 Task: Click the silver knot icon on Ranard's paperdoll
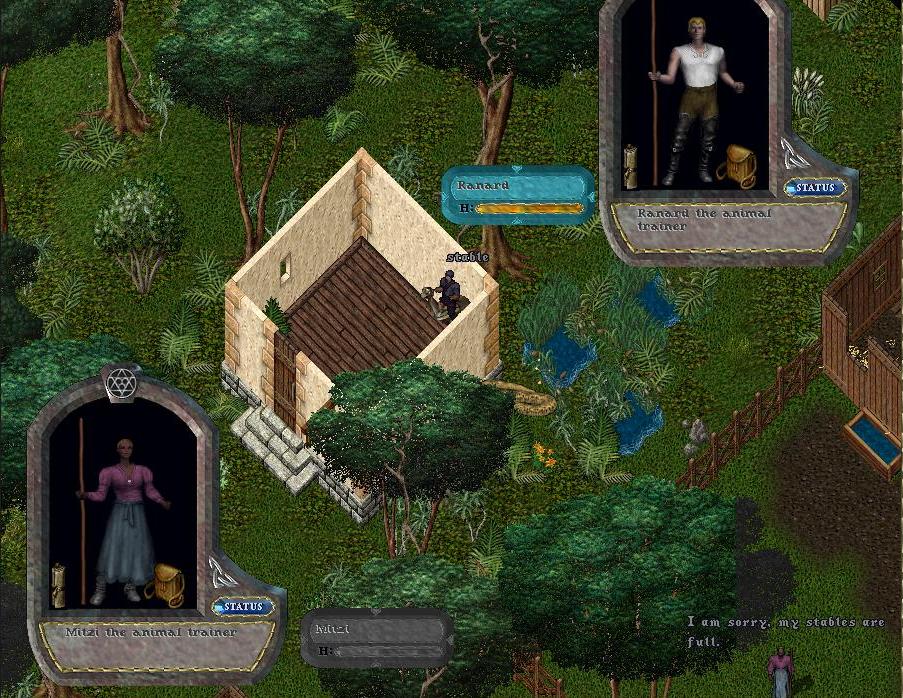(x=795, y=152)
